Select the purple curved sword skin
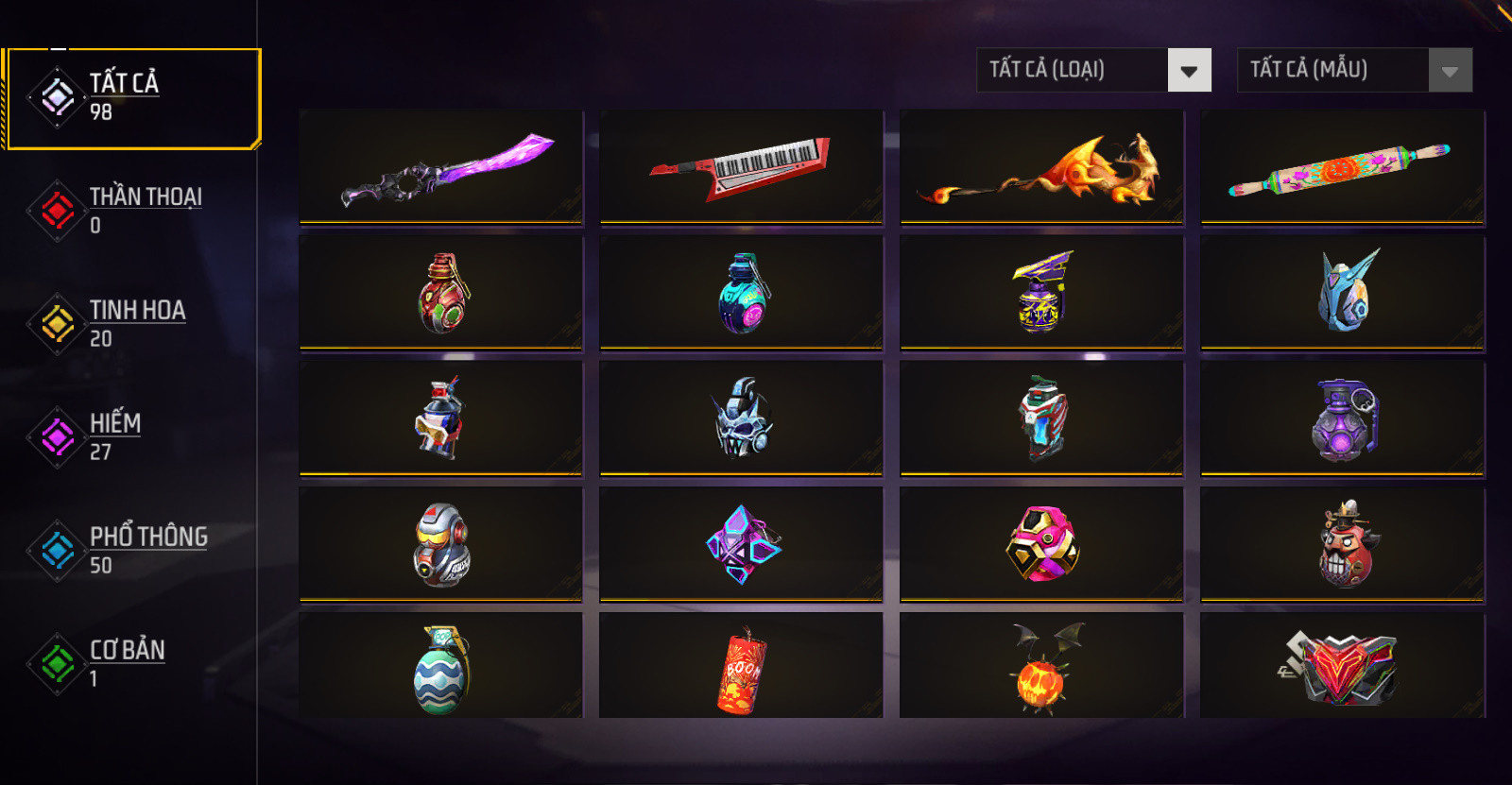Image resolution: width=1512 pixels, height=785 pixels. [x=441, y=167]
